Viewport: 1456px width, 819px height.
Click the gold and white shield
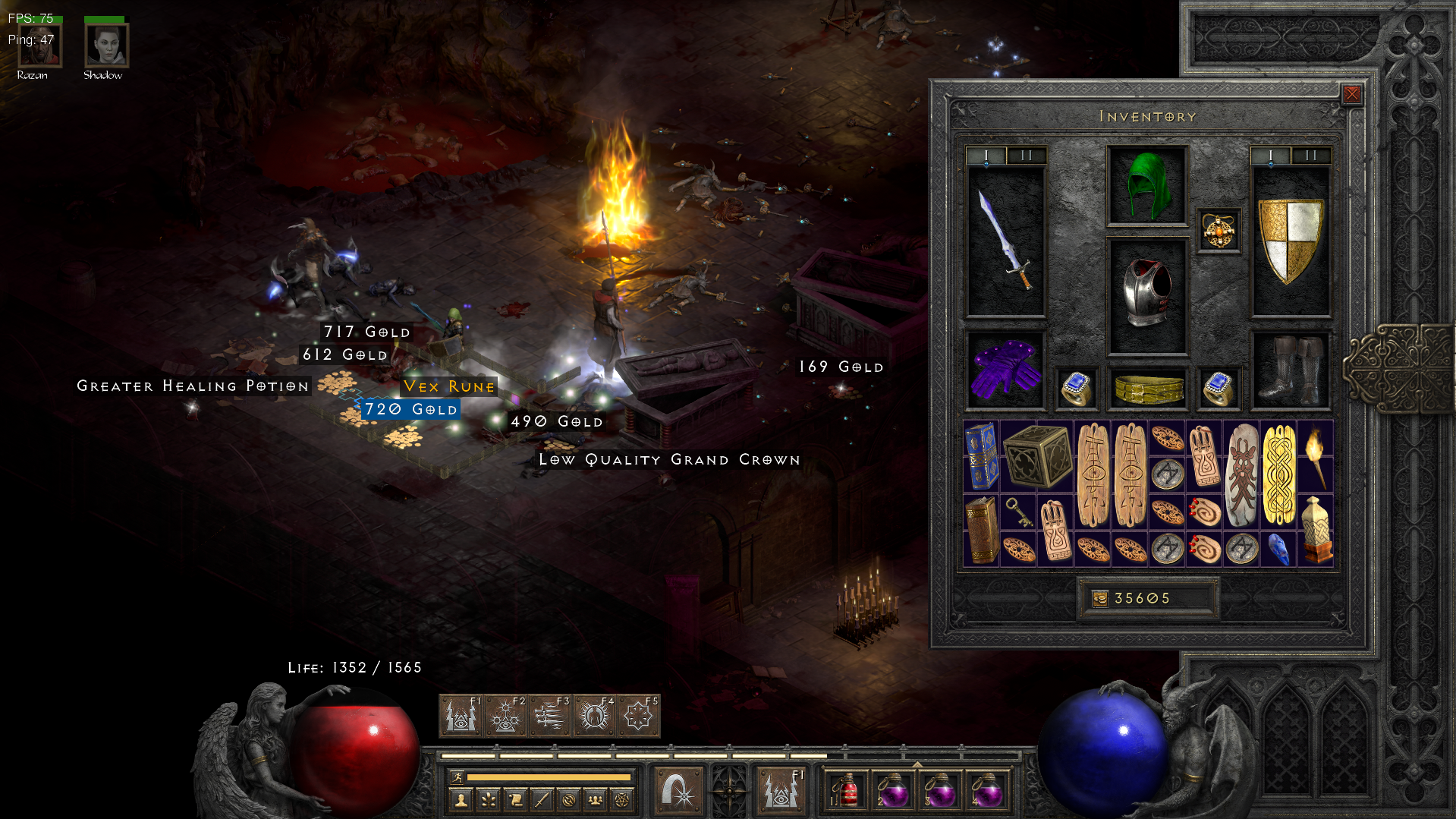pyautogui.click(x=1290, y=241)
